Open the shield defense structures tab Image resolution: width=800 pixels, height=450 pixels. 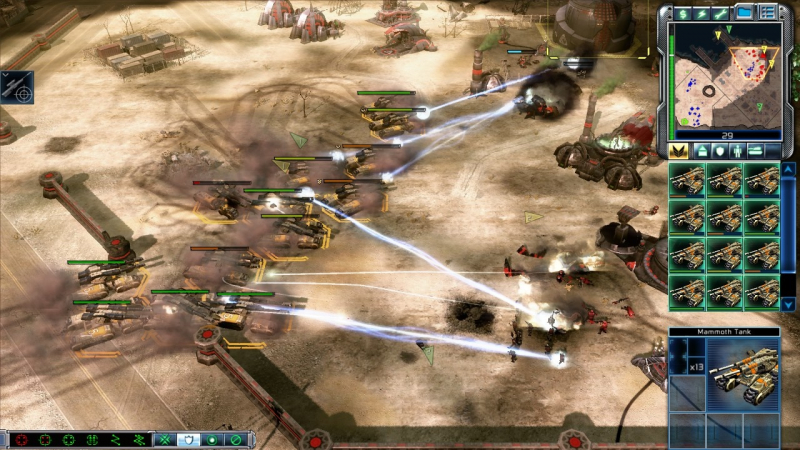tap(719, 150)
